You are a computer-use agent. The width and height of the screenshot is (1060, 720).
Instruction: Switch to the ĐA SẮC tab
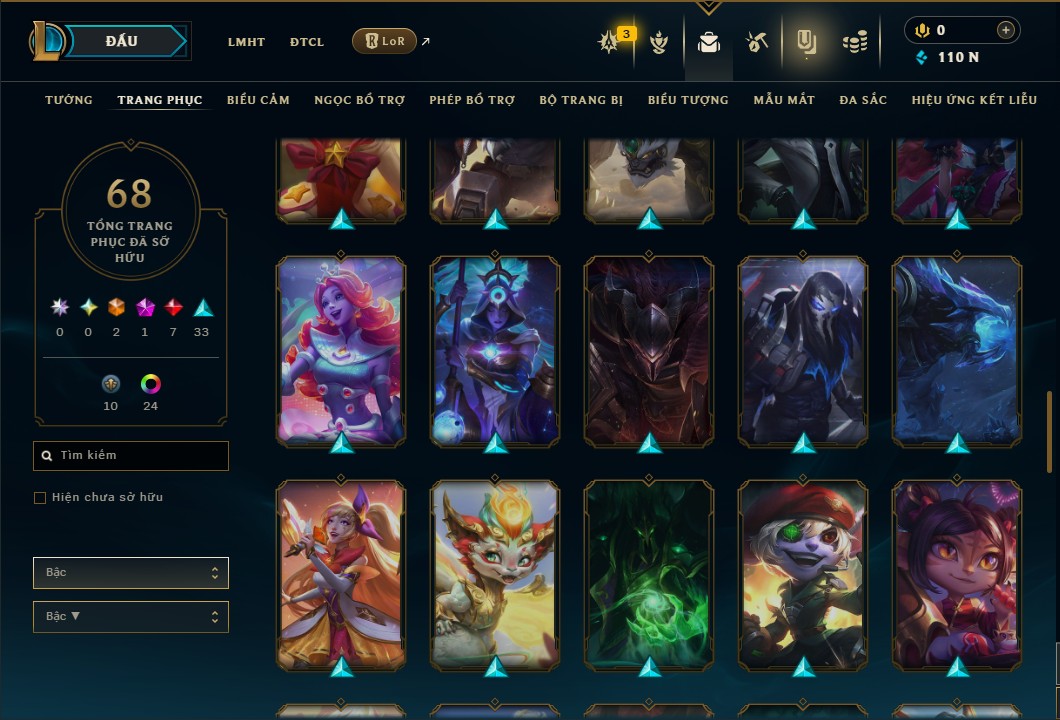[863, 100]
